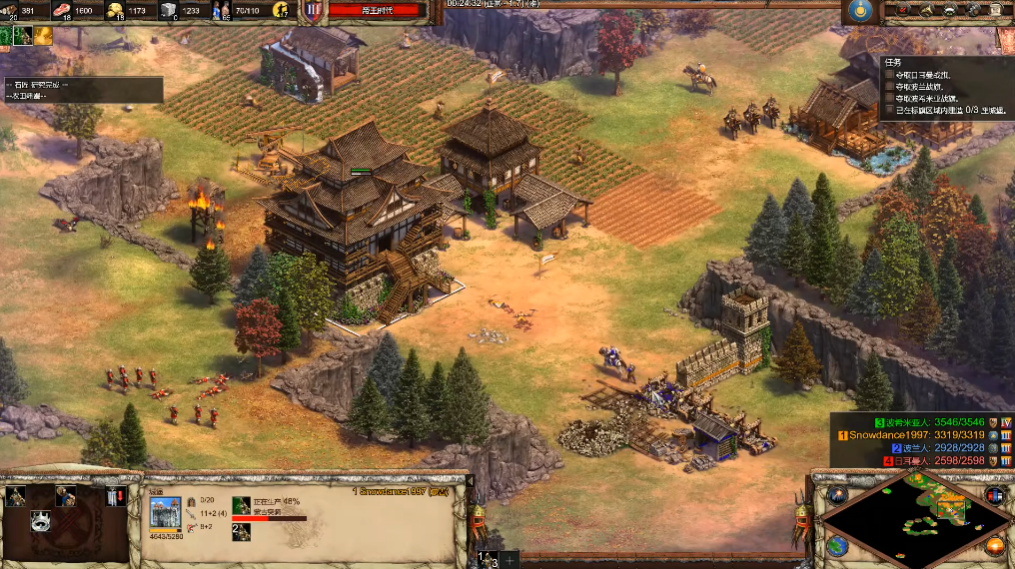Train the blue-armored unit in command panel
1015x569 pixels.
click(x=66, y=496)
